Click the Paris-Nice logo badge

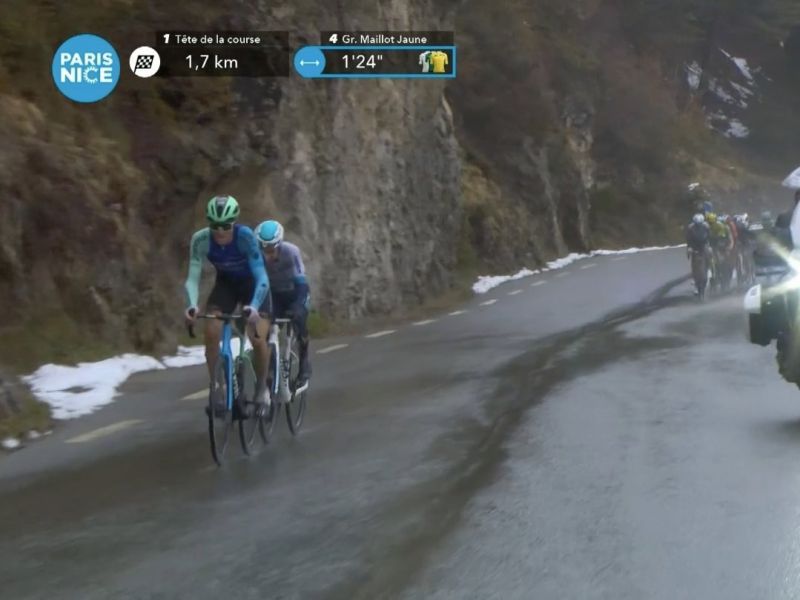[86, 68]
